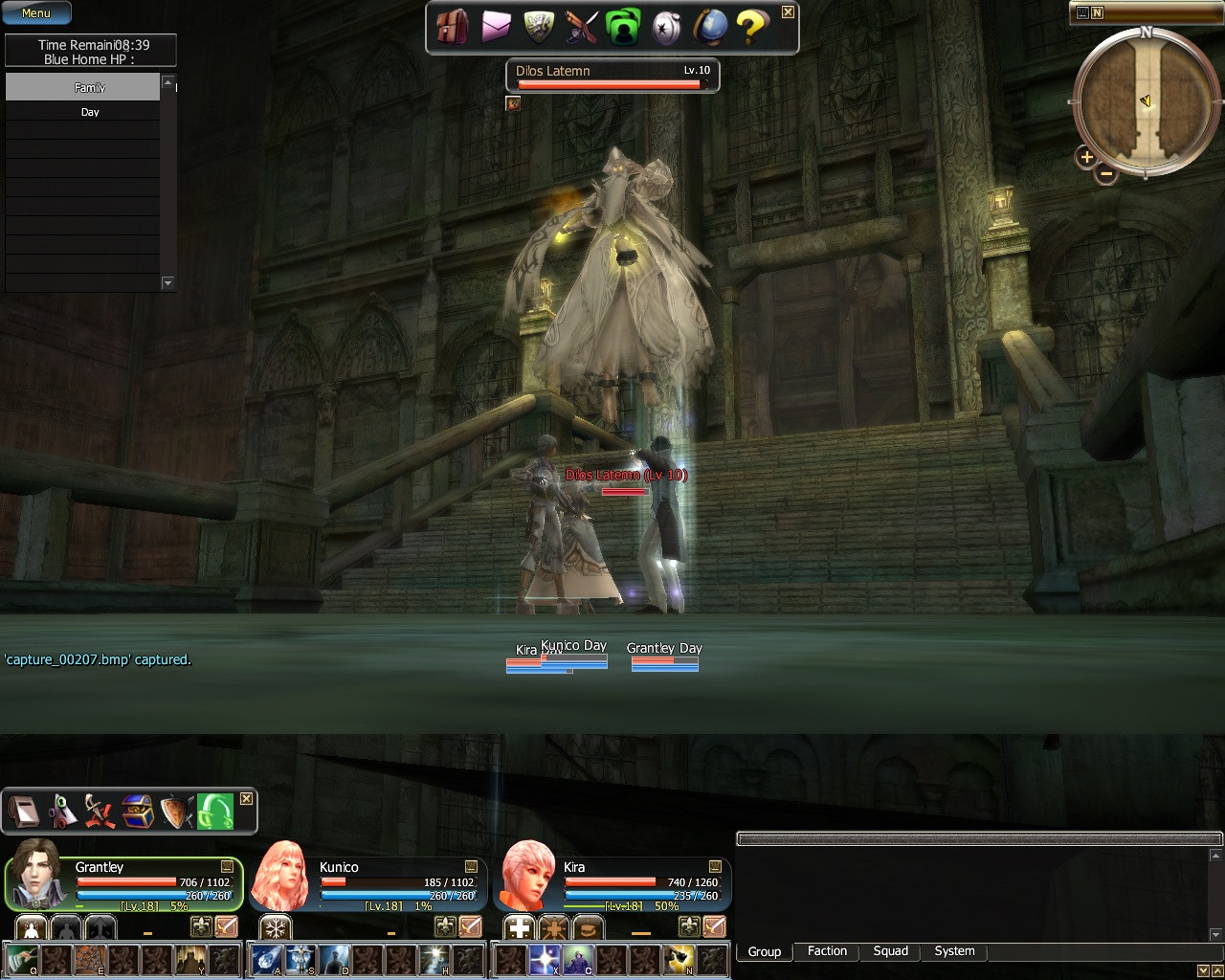
Task: Click the scroll arrow below the Family list
Action: [167, 283]
